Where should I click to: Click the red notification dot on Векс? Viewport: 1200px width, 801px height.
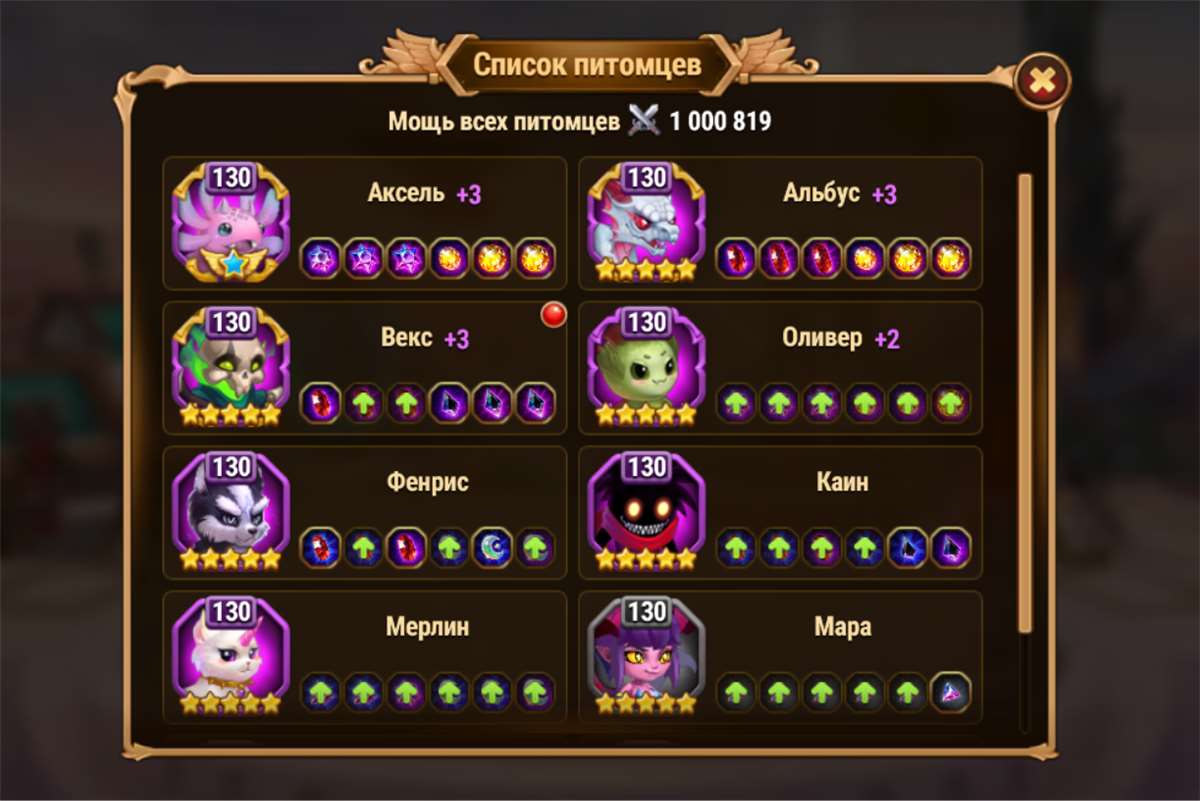coord(553,315)
